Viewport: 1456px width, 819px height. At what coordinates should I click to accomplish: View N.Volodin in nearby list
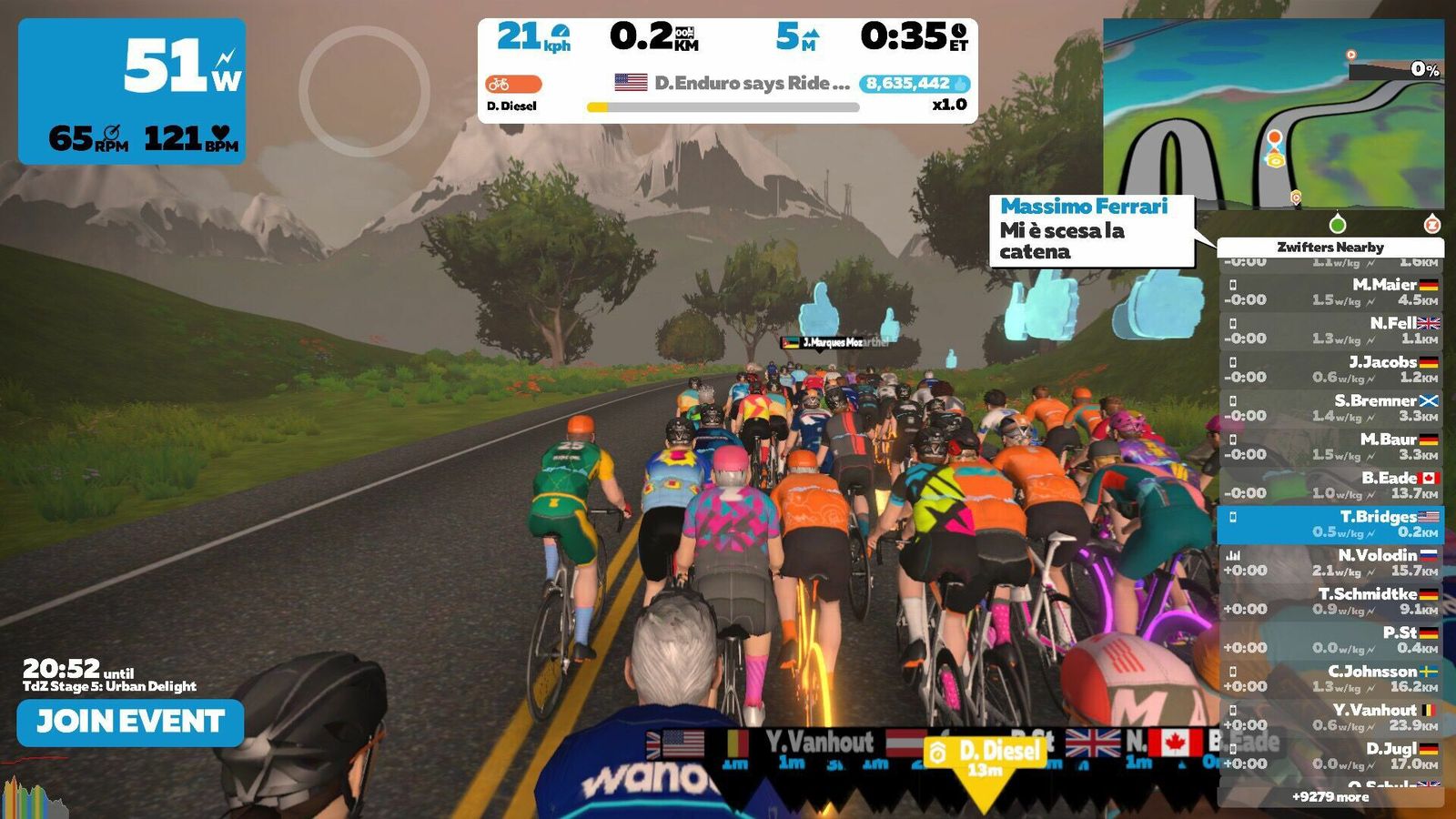pyautogui.click(x=1330, y=562)
